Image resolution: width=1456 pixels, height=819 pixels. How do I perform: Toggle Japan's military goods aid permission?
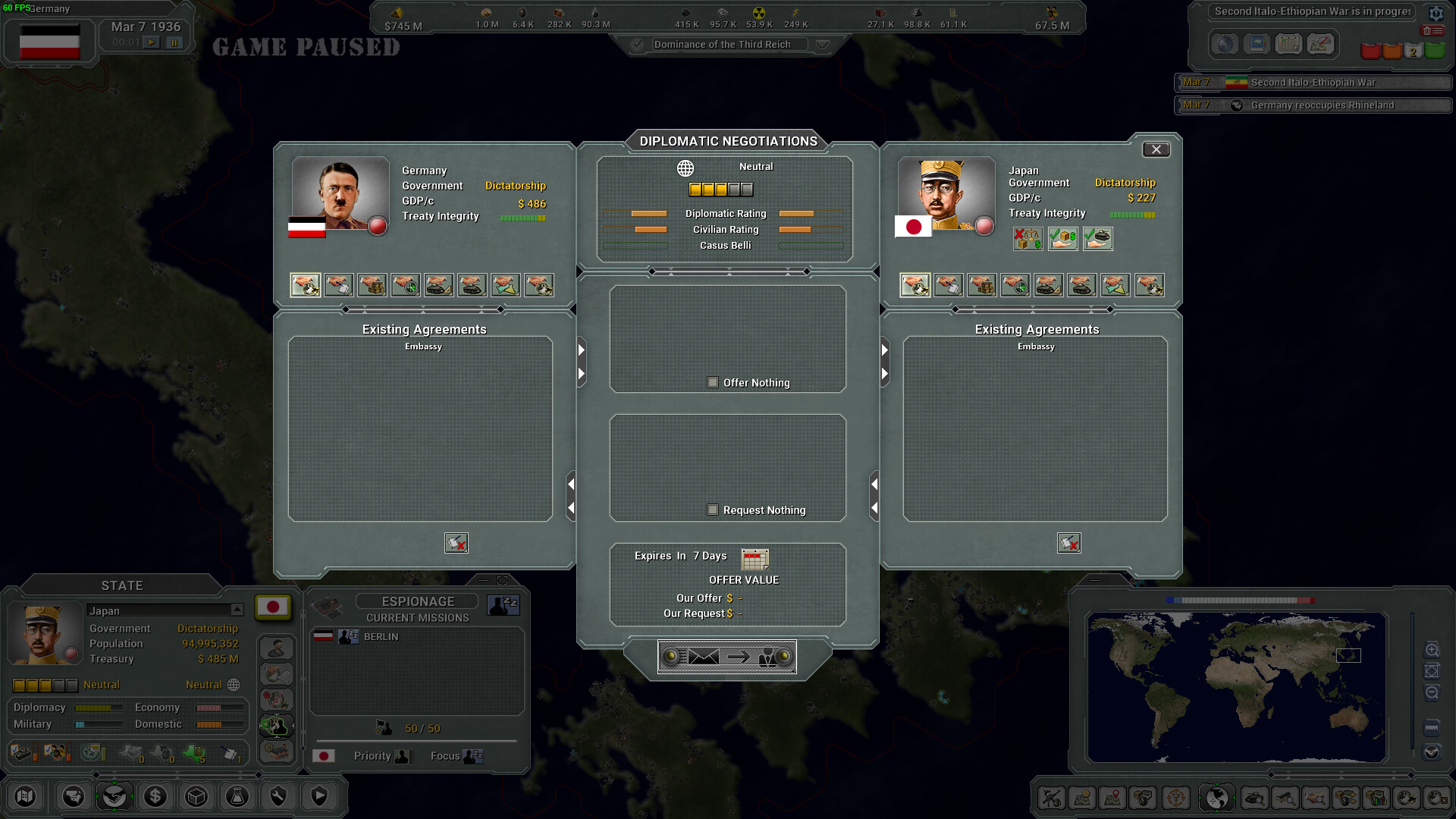tap(1098, 239)
